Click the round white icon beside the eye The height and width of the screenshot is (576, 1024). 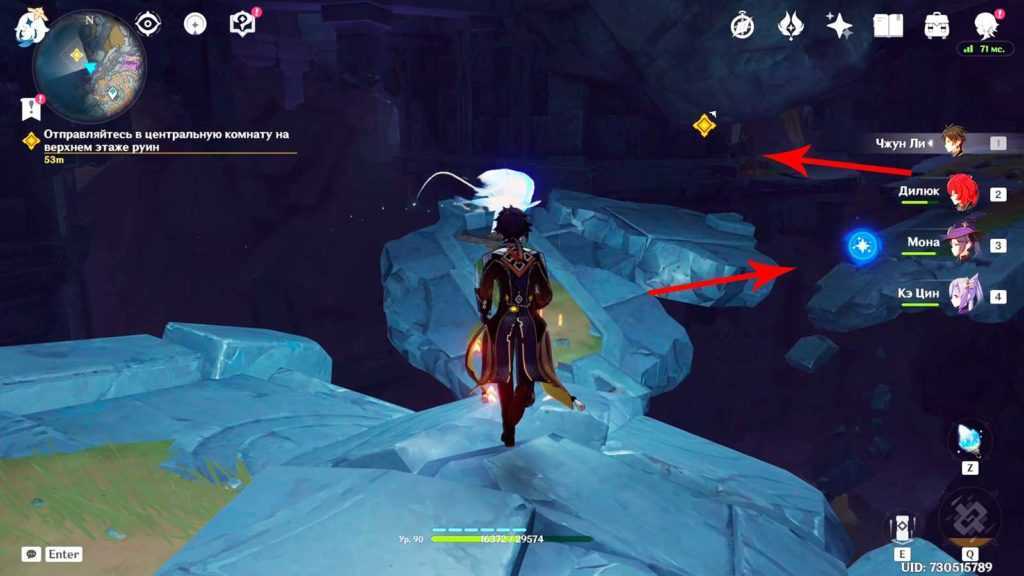coord(195,24)
